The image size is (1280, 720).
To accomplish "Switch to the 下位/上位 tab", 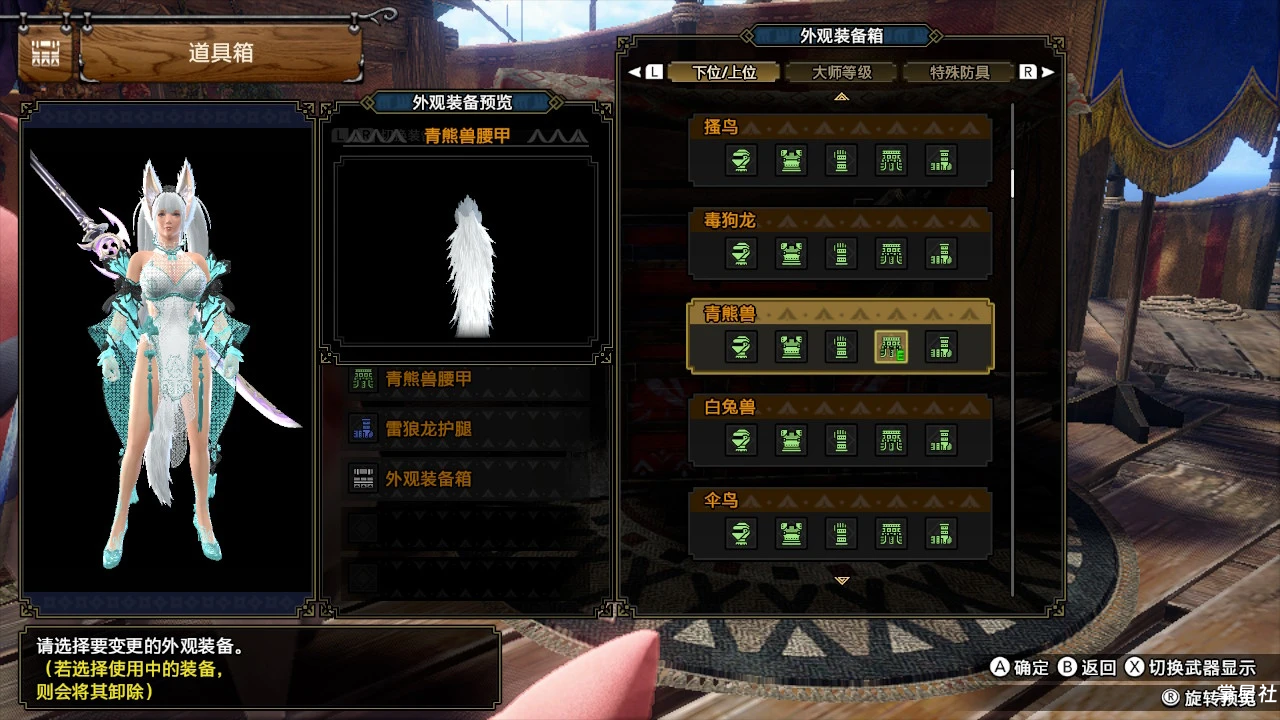I will pos(725,73).
